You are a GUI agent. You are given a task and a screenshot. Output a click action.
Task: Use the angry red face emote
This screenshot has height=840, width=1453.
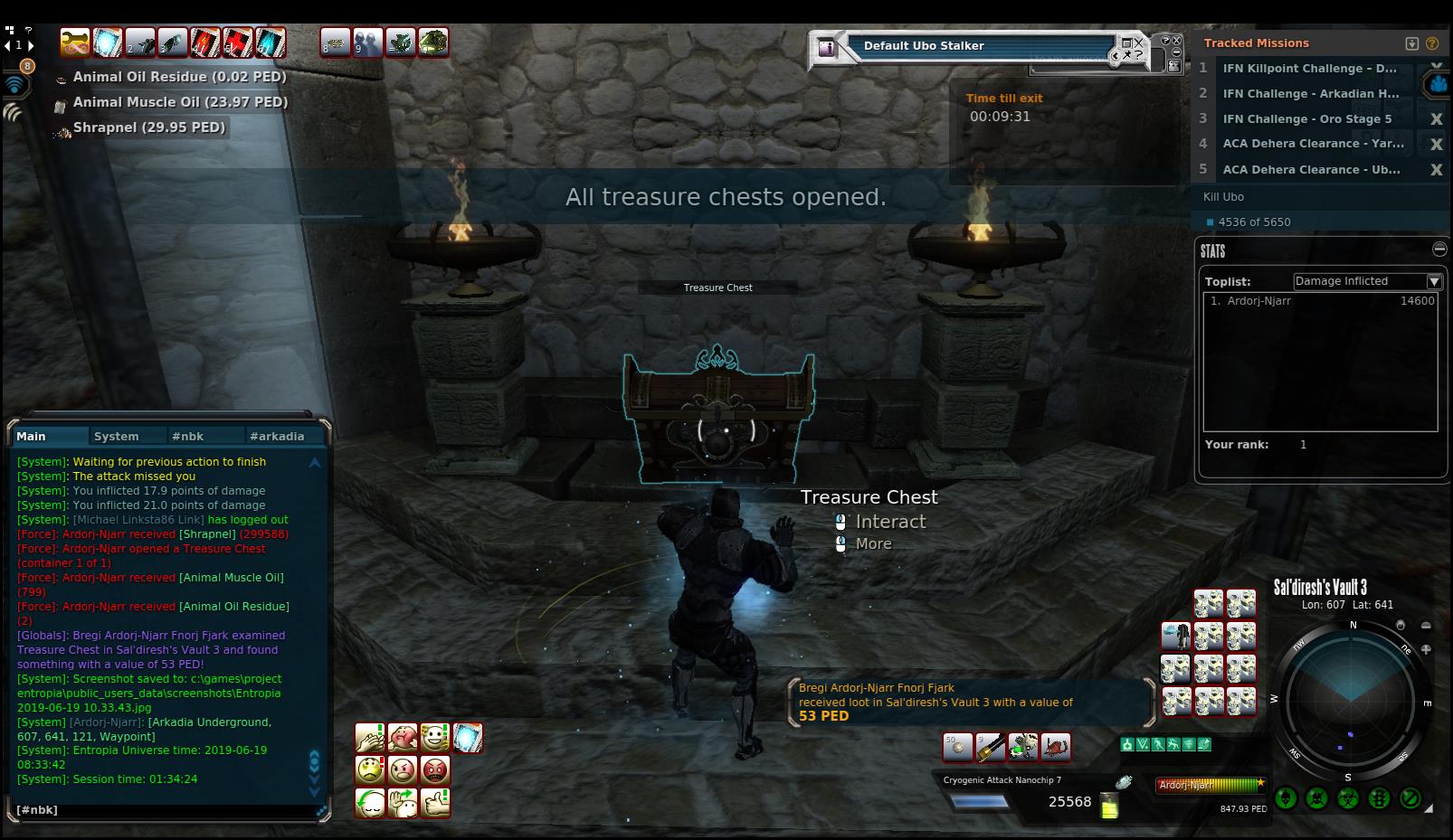coord(435,770)
